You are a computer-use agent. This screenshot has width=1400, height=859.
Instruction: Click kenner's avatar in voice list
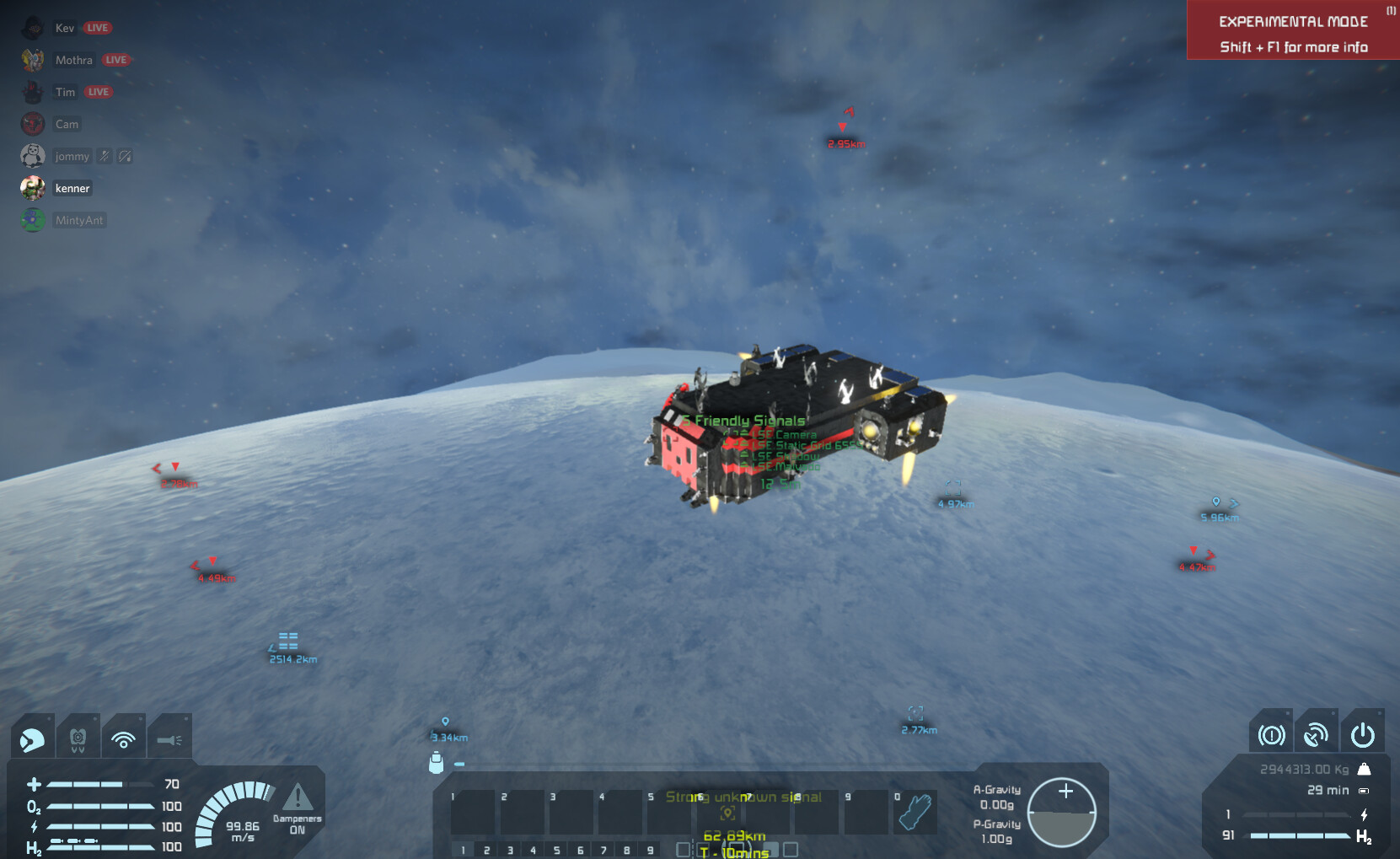point(33,188)
